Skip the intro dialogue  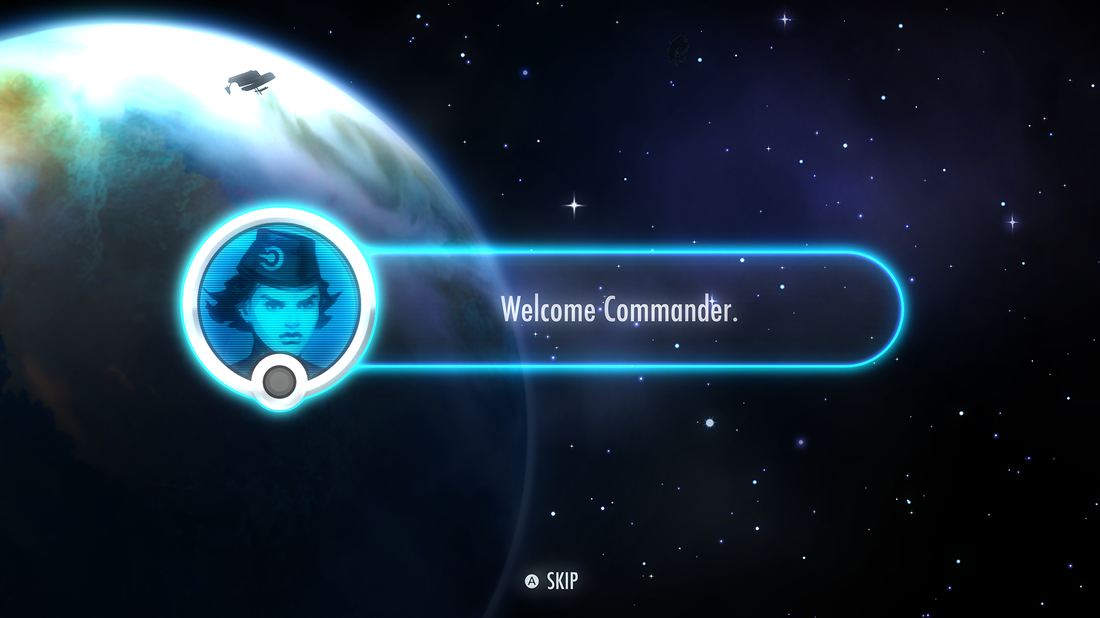pyautogui.click(x=552, y=581)
